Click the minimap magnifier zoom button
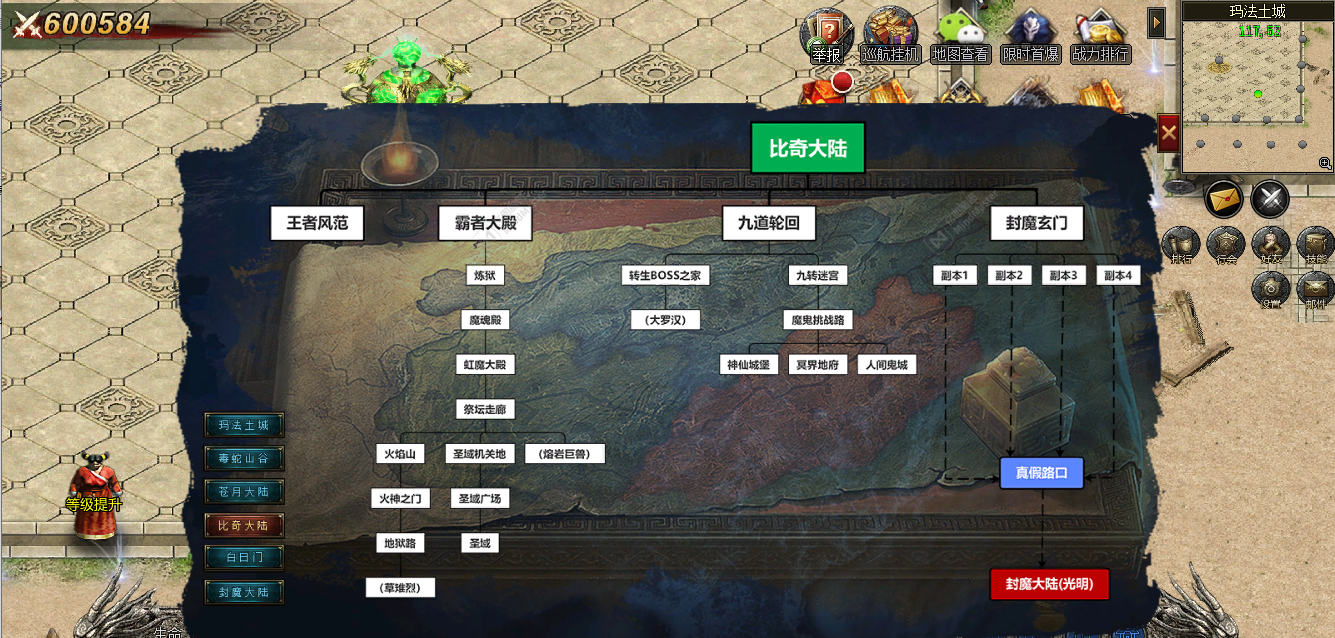 point(1325,163)
